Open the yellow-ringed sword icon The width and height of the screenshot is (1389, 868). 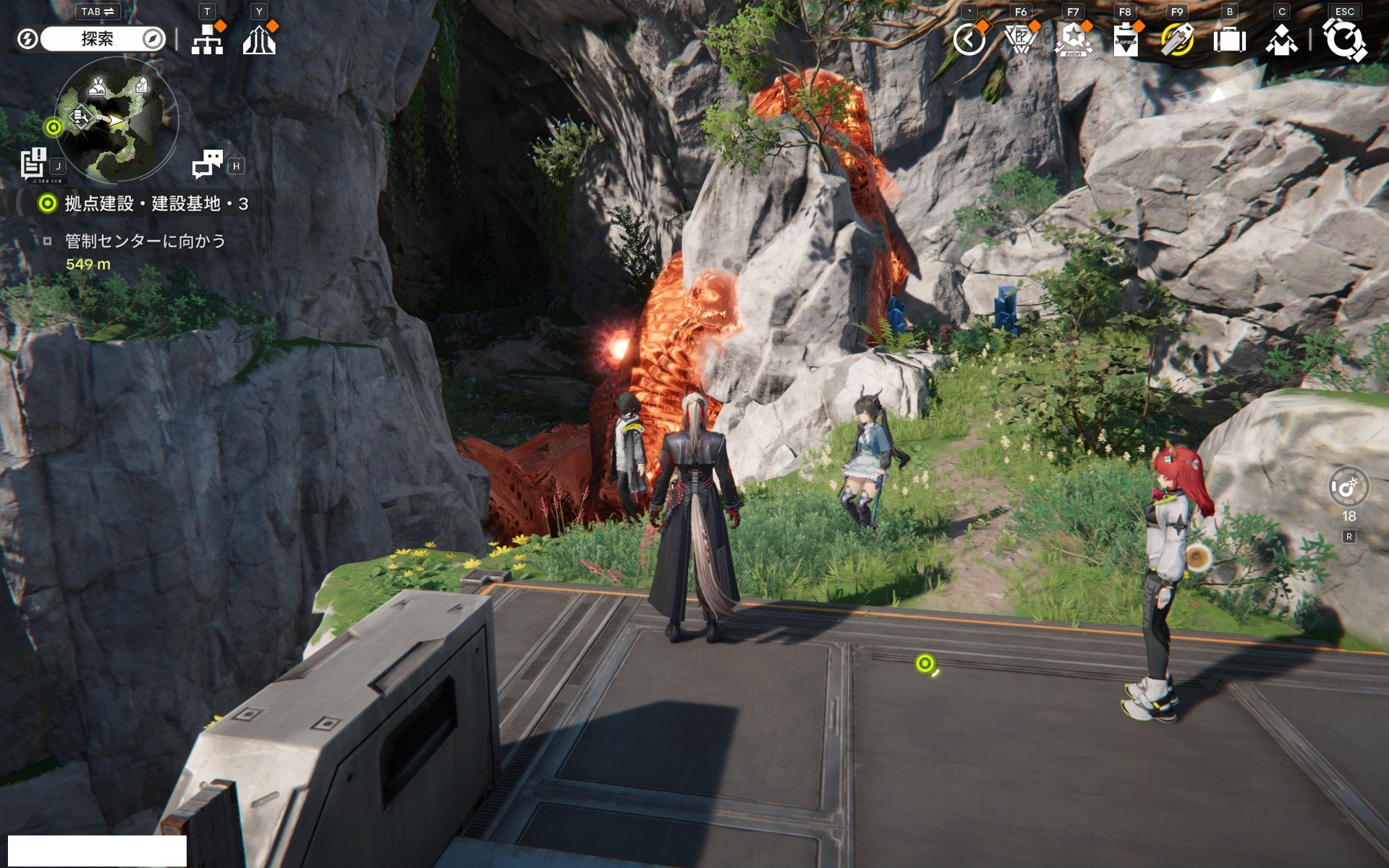(x=1177, y=40)
